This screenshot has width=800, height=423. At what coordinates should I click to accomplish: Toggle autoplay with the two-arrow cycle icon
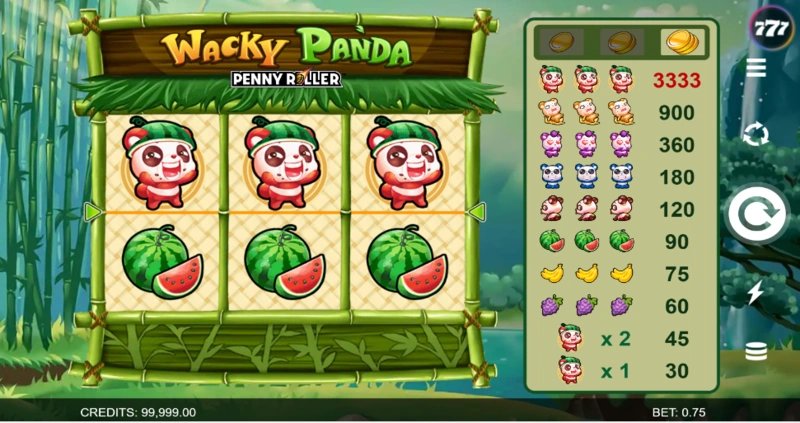click(x=757, y=133)
